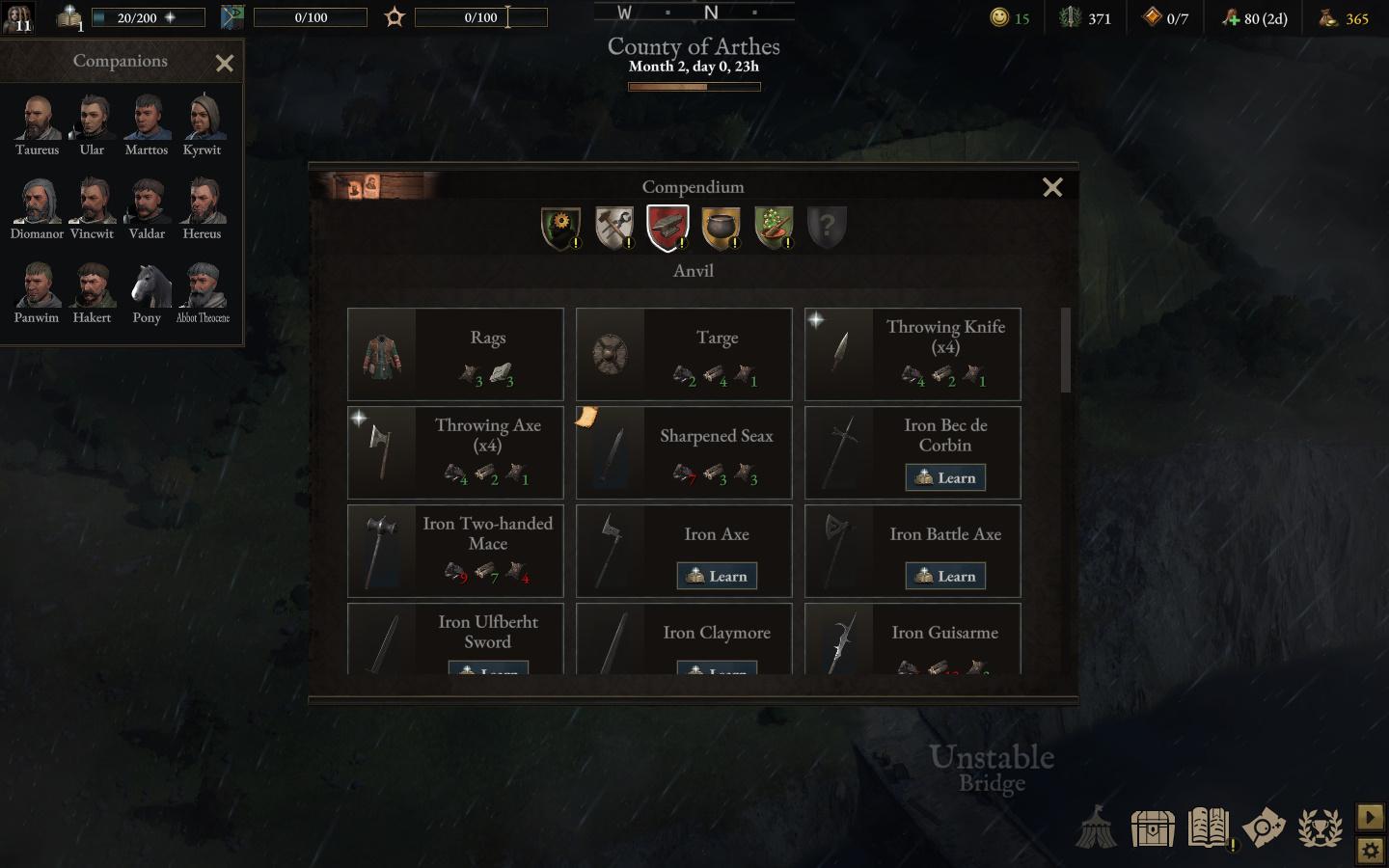The height and width of the screenshot is (868, 1389).
Task: Open the herbs and plants tab
Action: click(x=774, y=228)
